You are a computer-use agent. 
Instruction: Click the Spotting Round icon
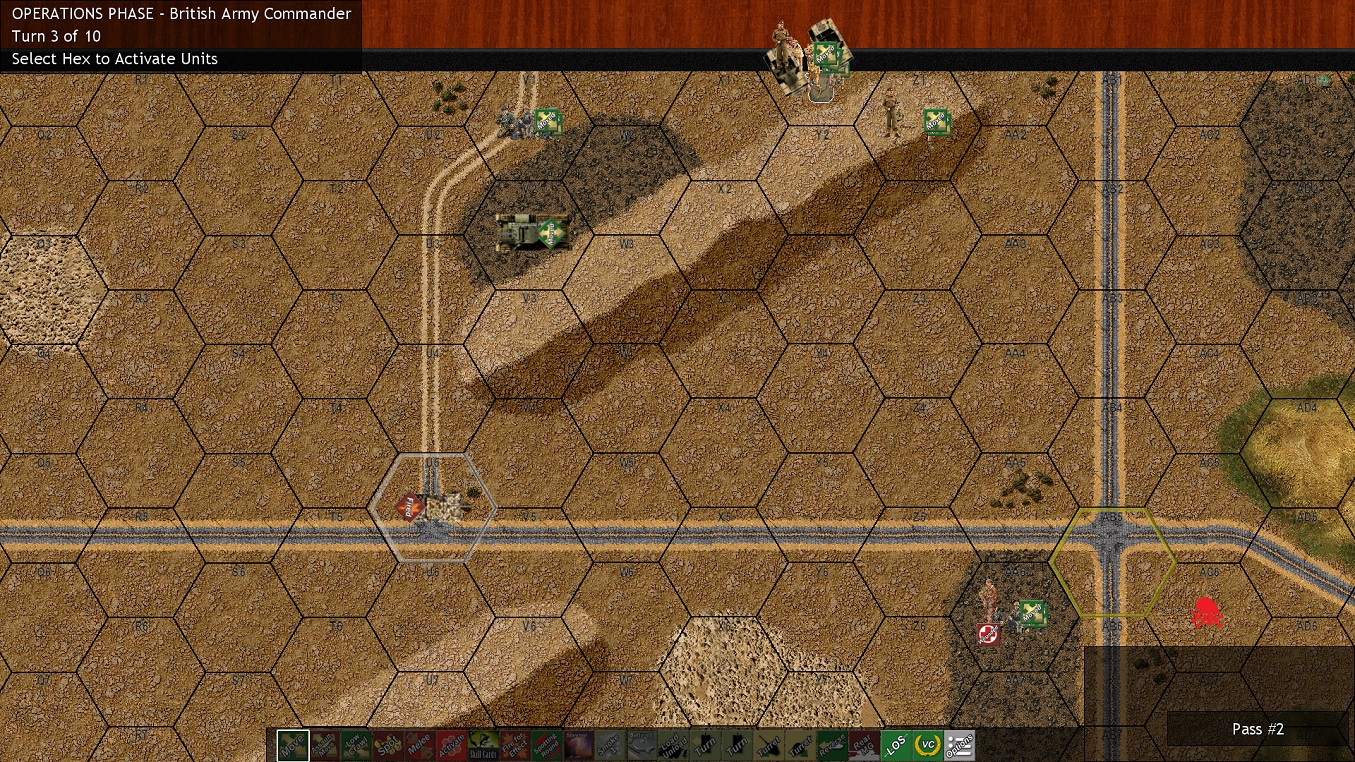(x=548, y=746)
